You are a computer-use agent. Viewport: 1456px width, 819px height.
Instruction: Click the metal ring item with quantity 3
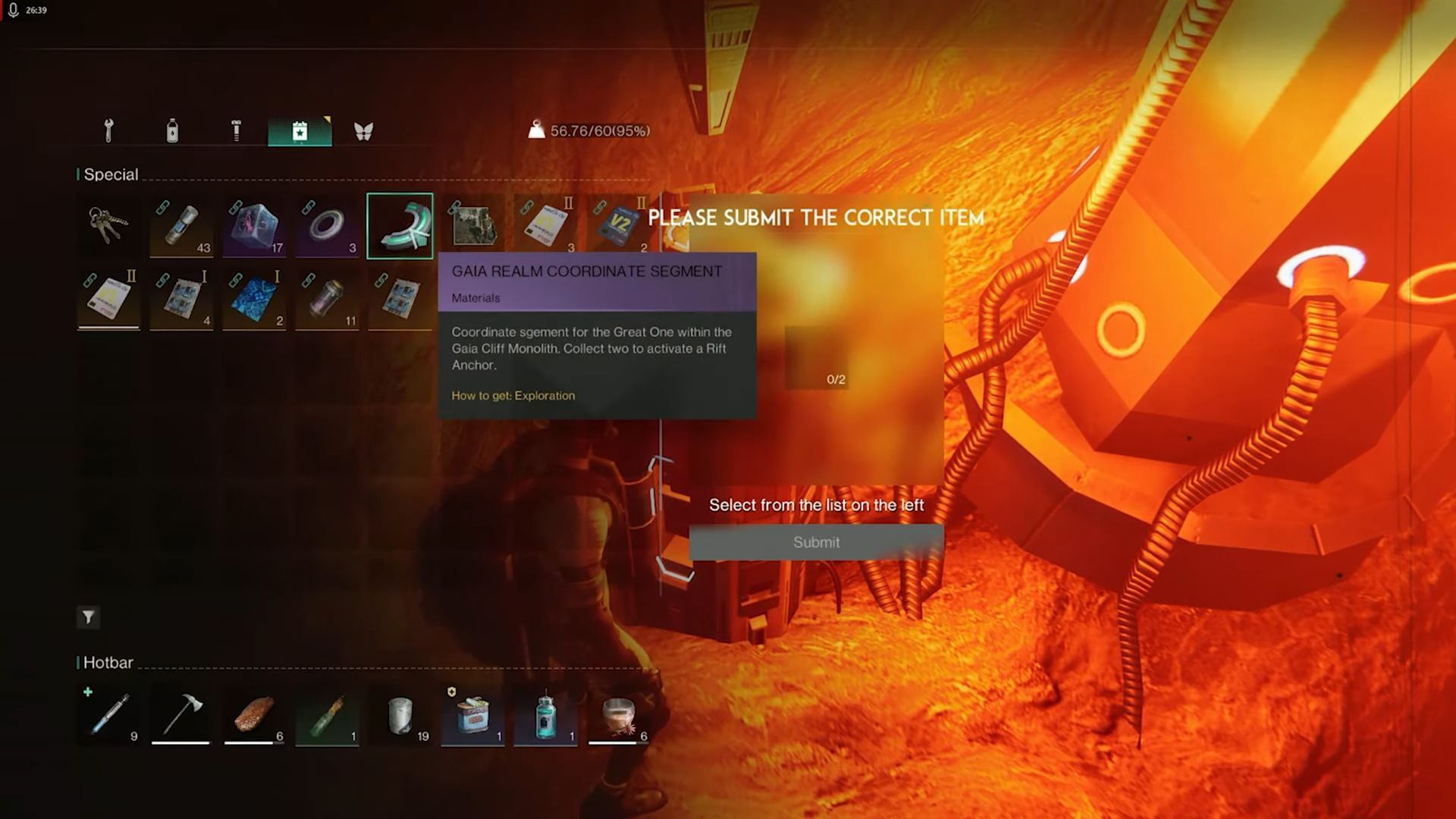[x=327, y=225]
